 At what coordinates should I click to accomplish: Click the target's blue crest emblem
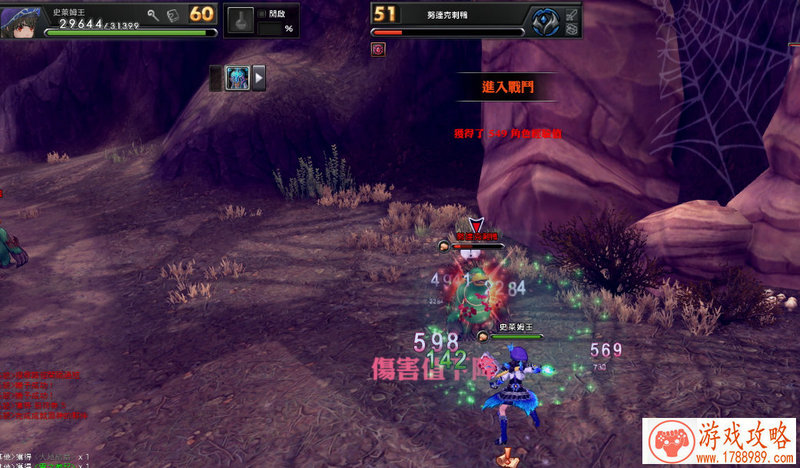point(544,20)
